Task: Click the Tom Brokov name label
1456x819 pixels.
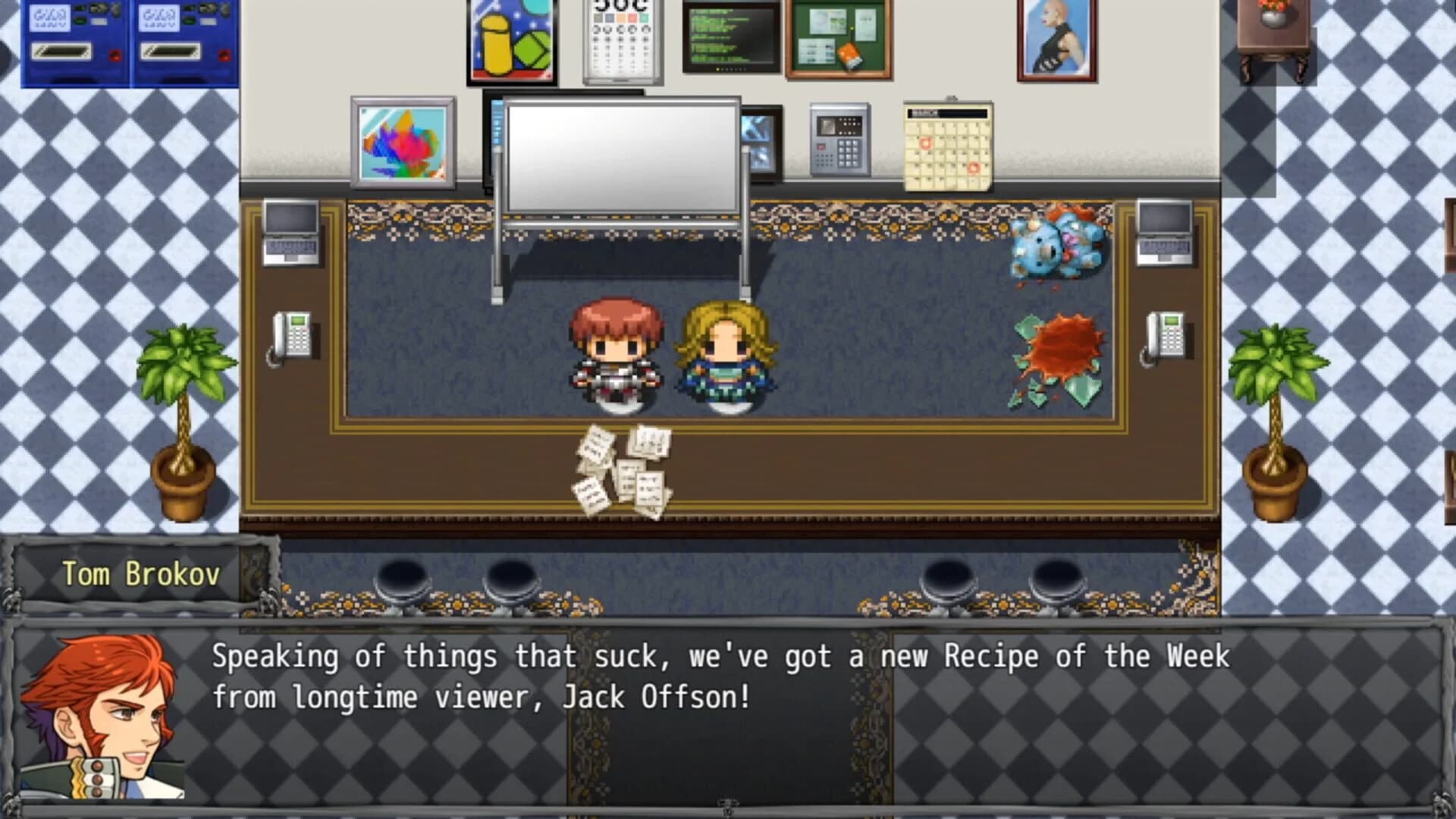Action: (140, 575)
